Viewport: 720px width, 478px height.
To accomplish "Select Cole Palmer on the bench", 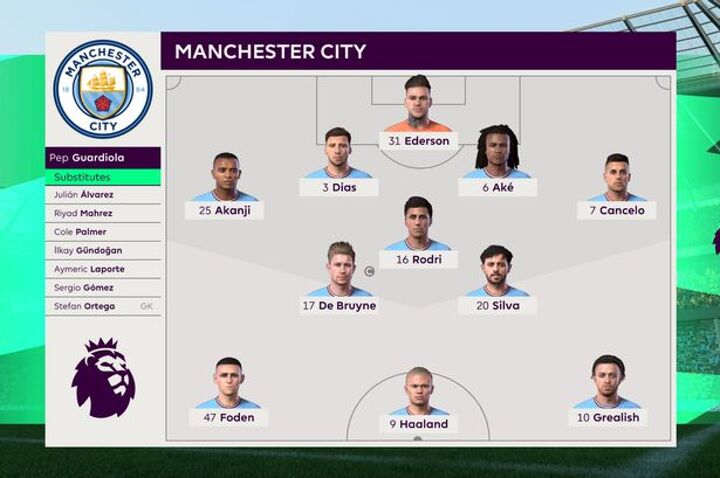I will [x=103, y=232].
